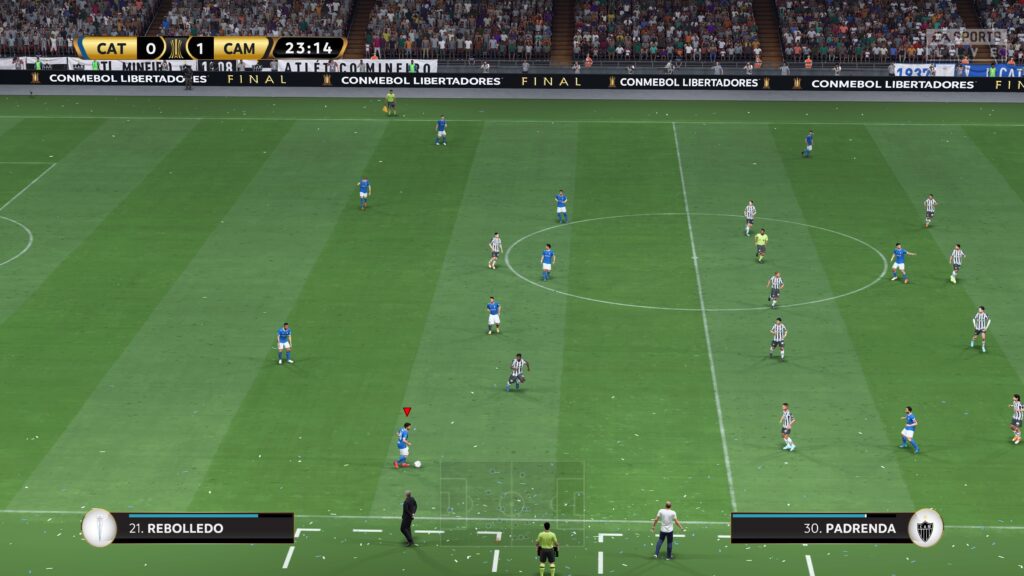Viewport: 1024px width, 576px height.
Task: Click the pitch radar minimap
Action: (512, 502)
